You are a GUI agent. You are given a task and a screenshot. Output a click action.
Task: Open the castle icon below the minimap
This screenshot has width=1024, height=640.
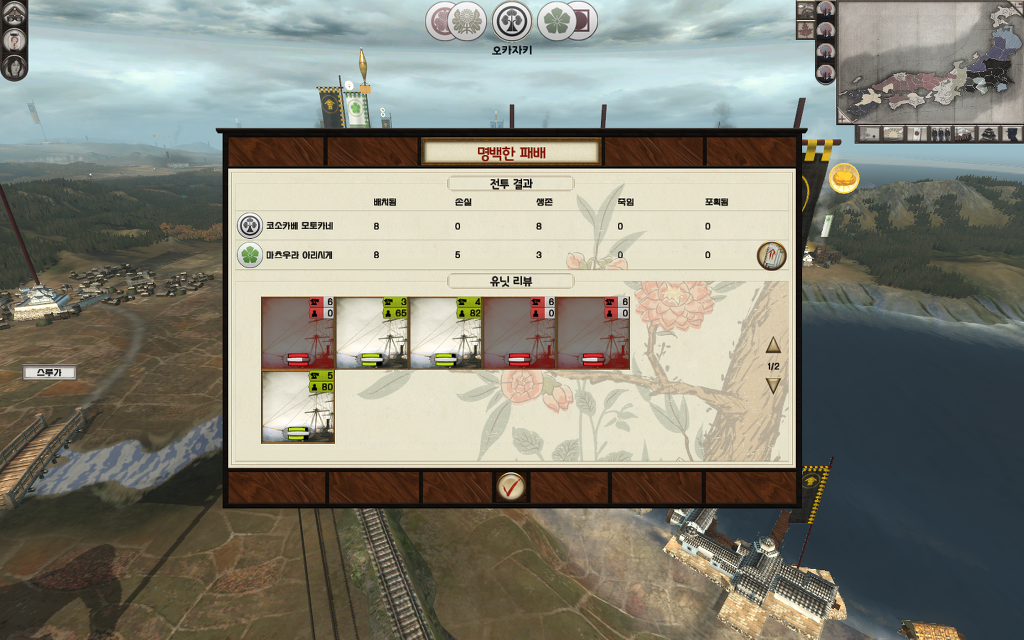pos(990,133)
